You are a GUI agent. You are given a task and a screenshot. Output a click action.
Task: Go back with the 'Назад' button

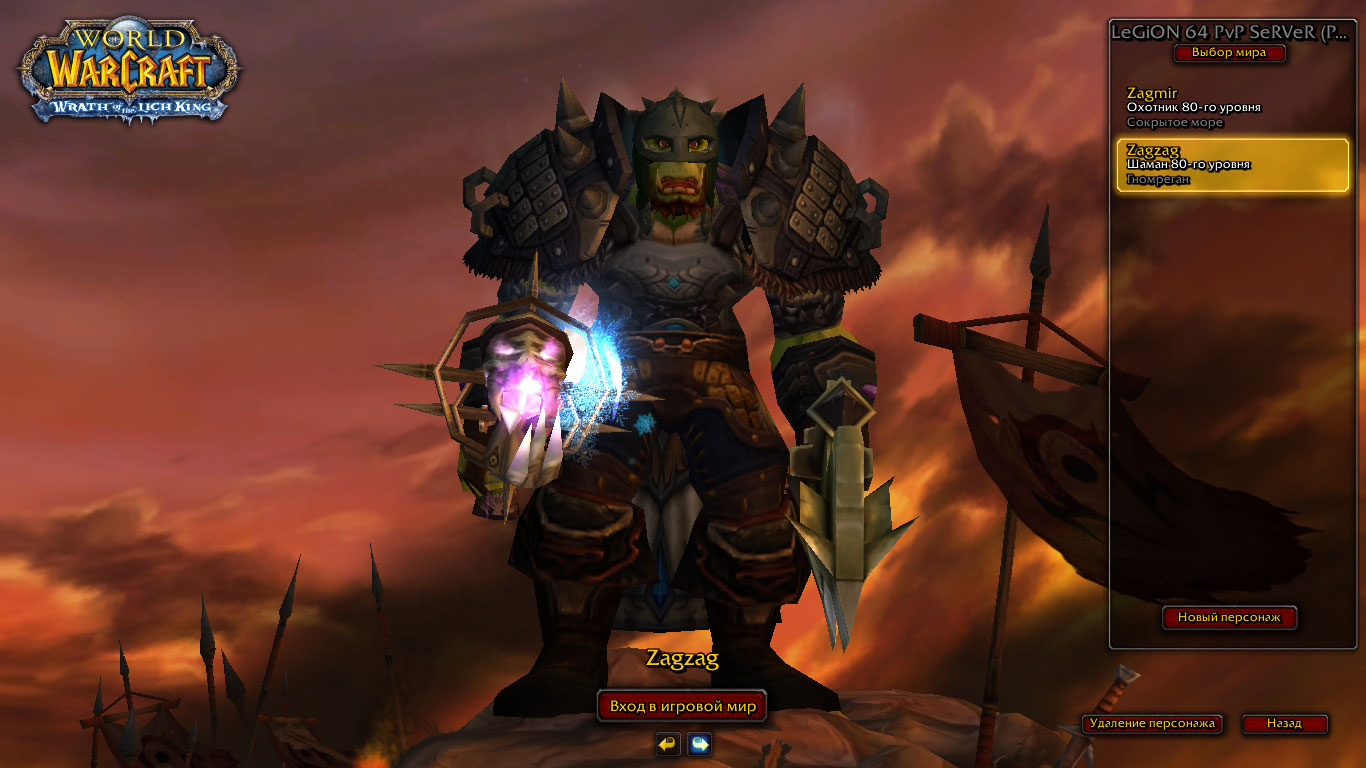point(1284,723)
